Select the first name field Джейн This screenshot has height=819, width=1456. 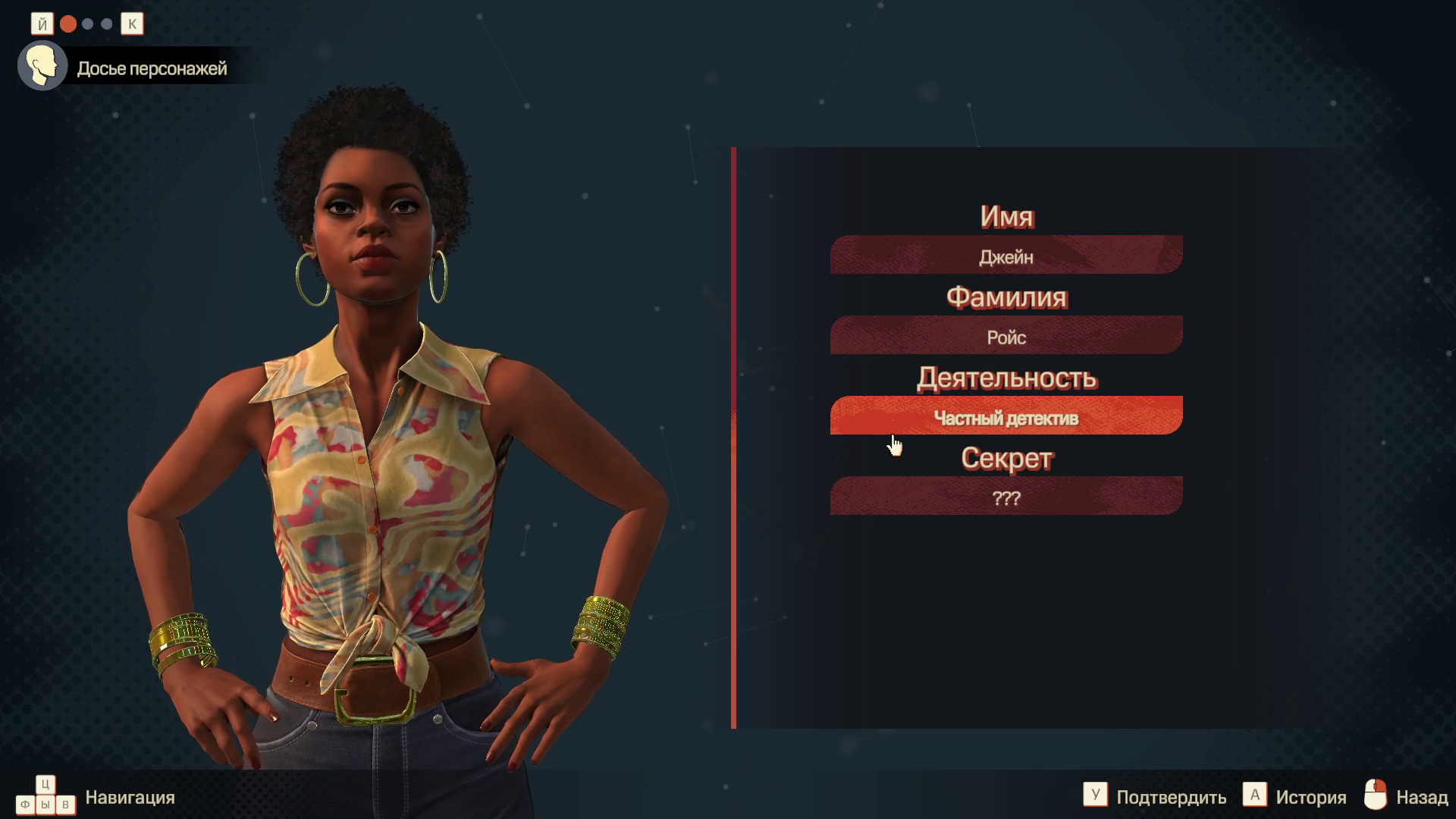1006,255
